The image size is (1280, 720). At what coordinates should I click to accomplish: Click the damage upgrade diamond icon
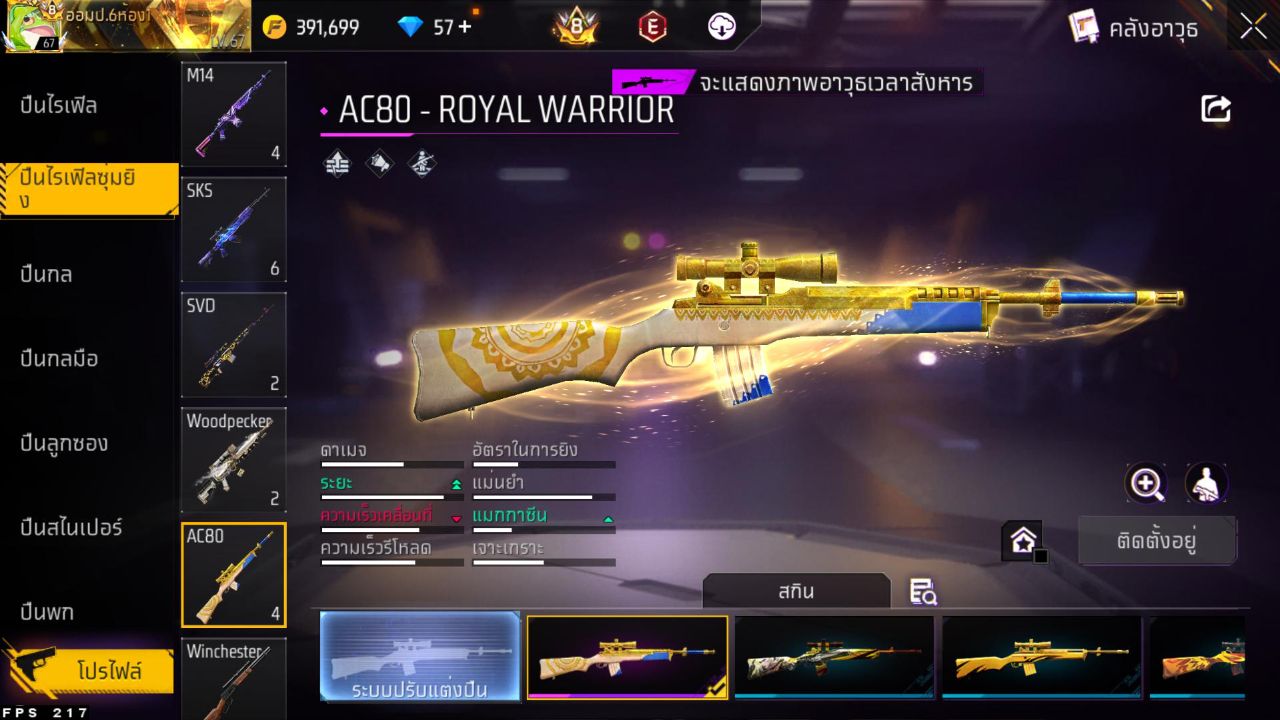tap(336, 163)
